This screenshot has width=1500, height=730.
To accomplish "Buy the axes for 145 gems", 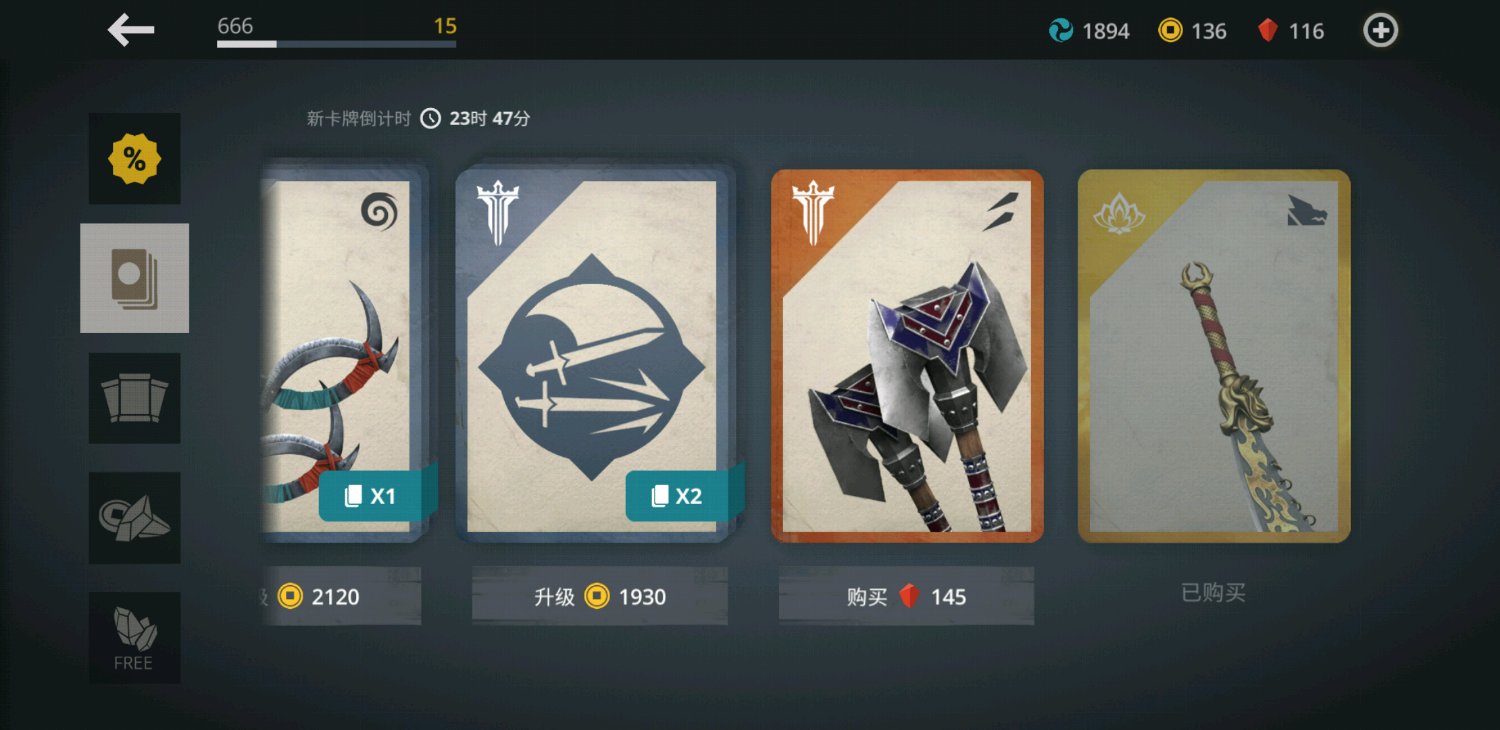I will point(906,597).
